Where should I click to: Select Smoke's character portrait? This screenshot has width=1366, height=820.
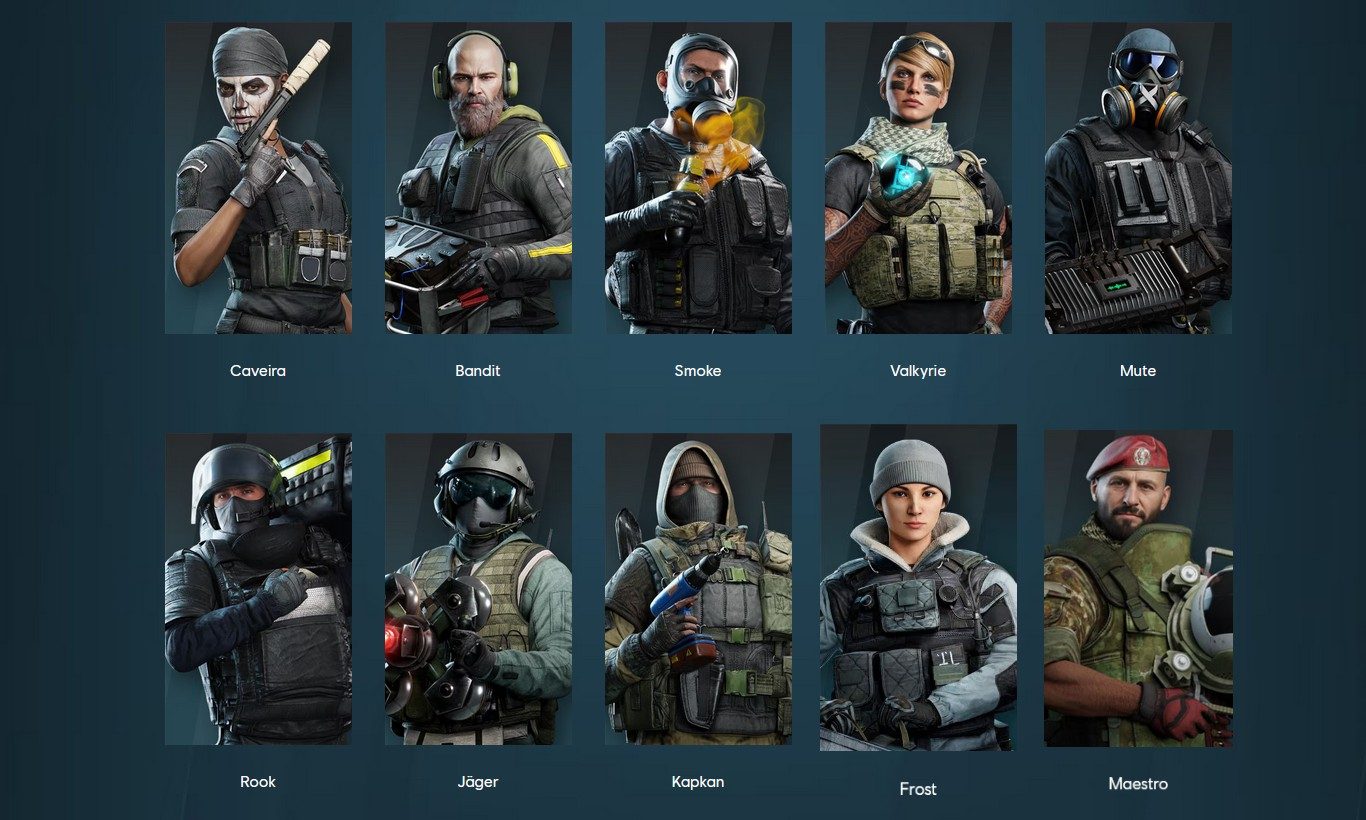coord(698,177)
